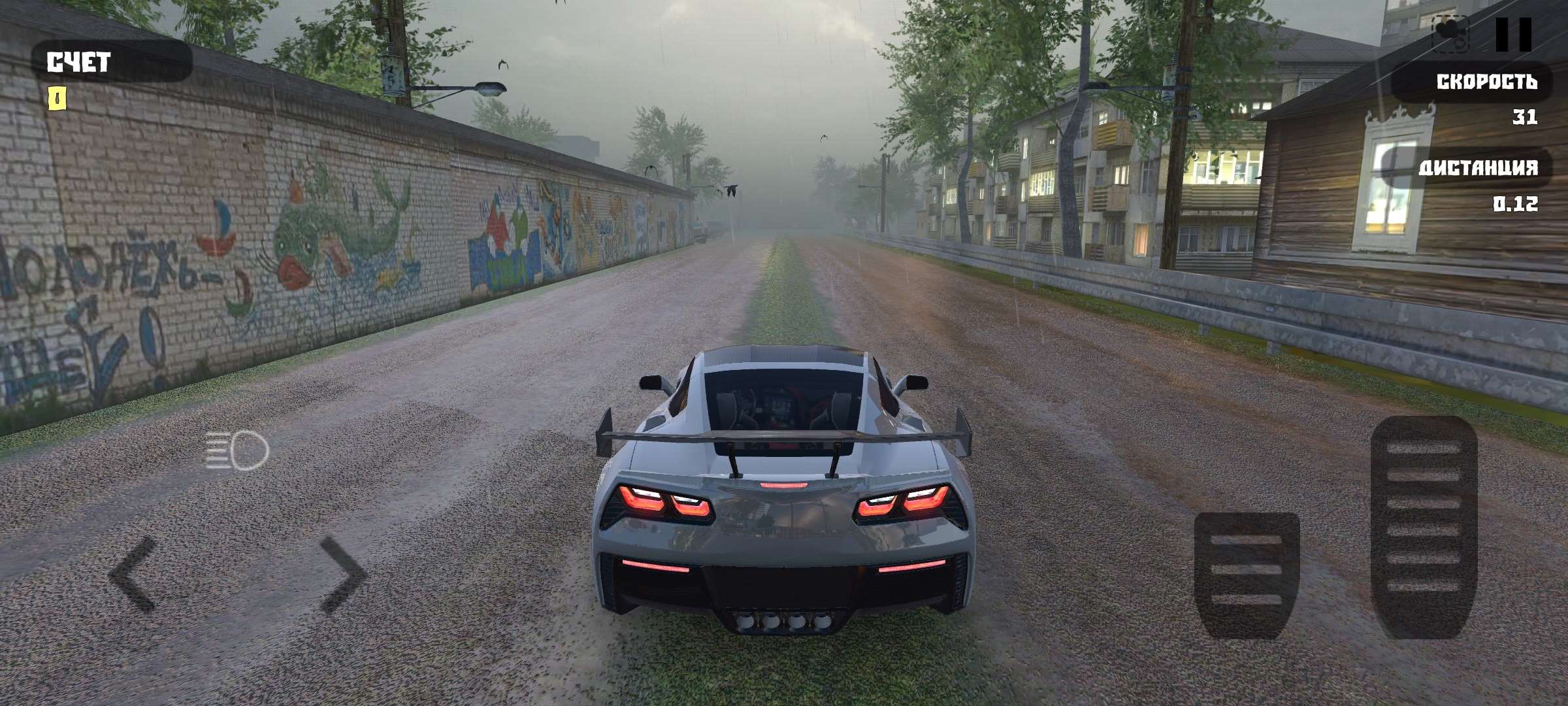Pause the race

coord(1513,34)
